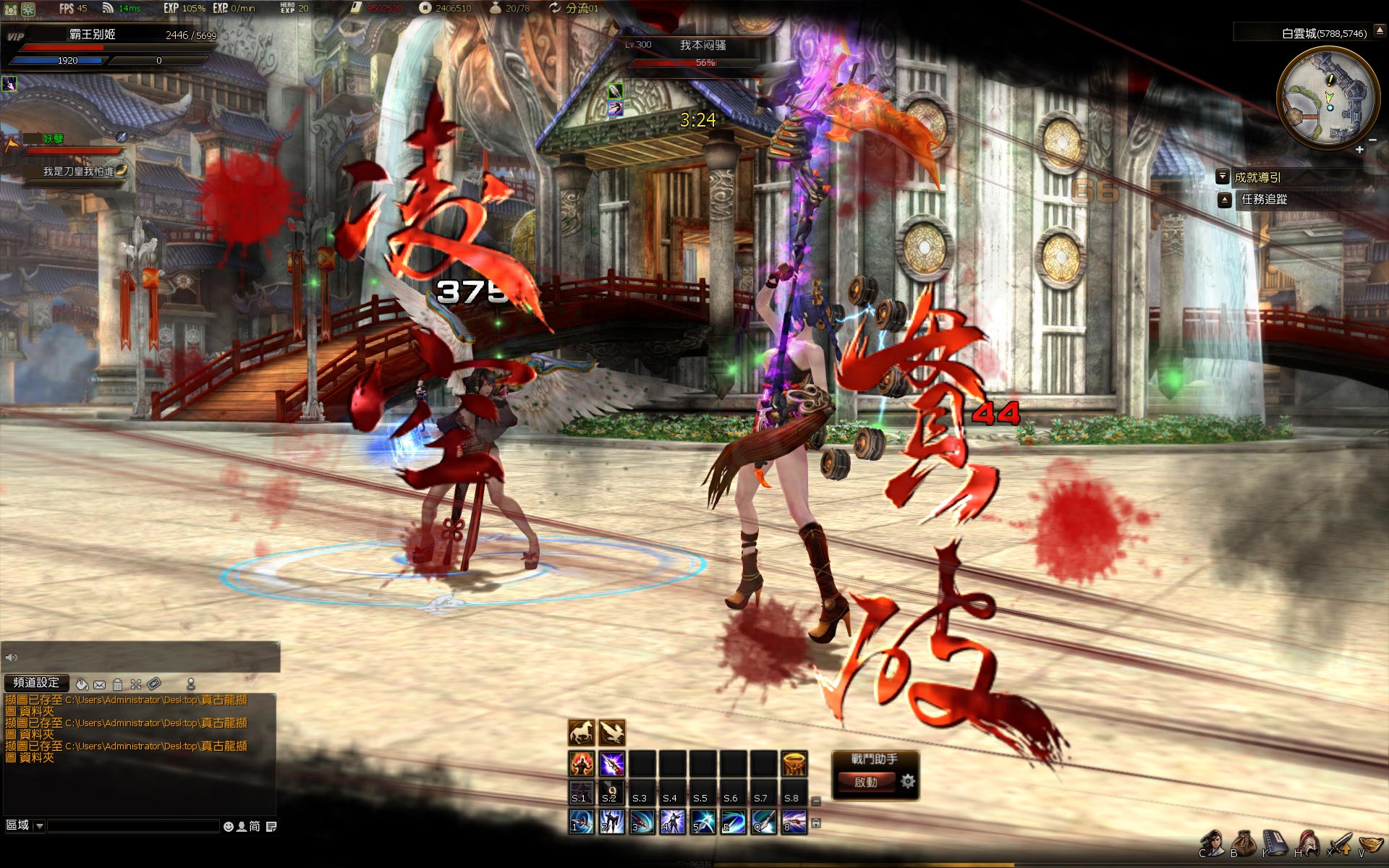Activate the winged flying mount icon

[x=612, y=733]
